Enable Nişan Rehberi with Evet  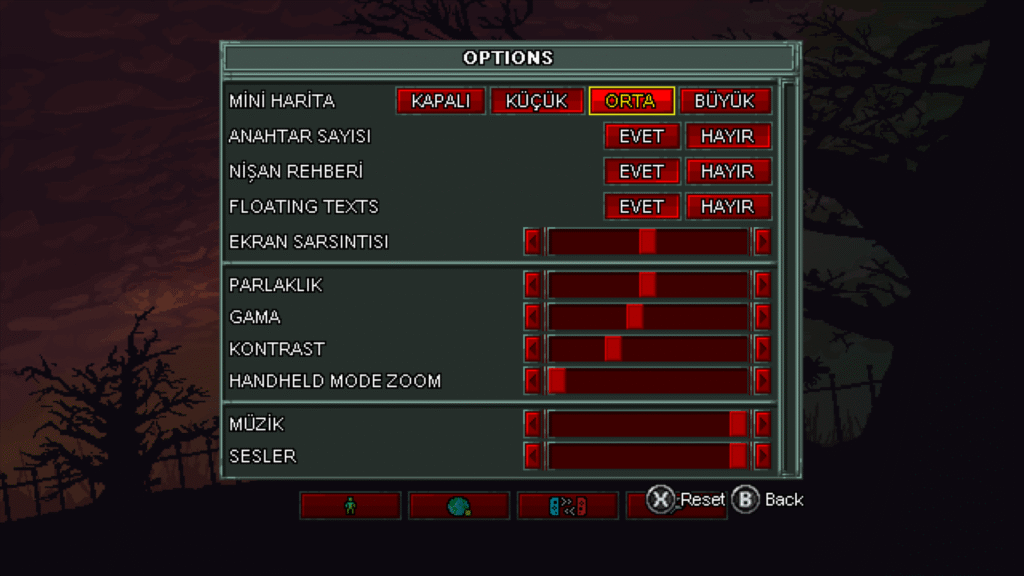pyautogui.click(x=641, y=171)
